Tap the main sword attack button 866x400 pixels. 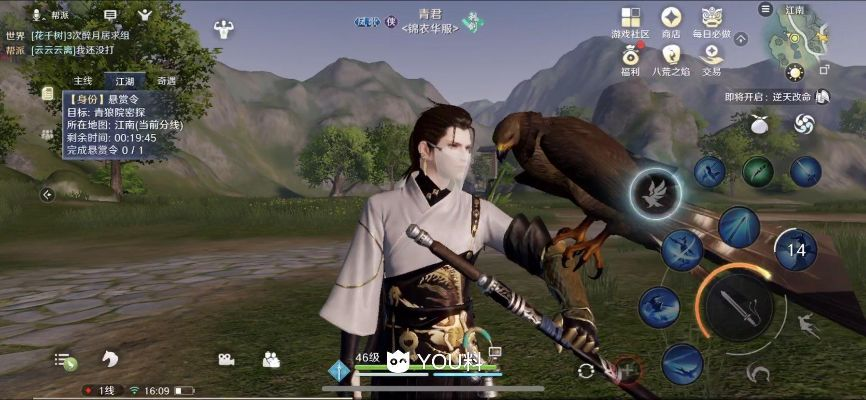734,308
